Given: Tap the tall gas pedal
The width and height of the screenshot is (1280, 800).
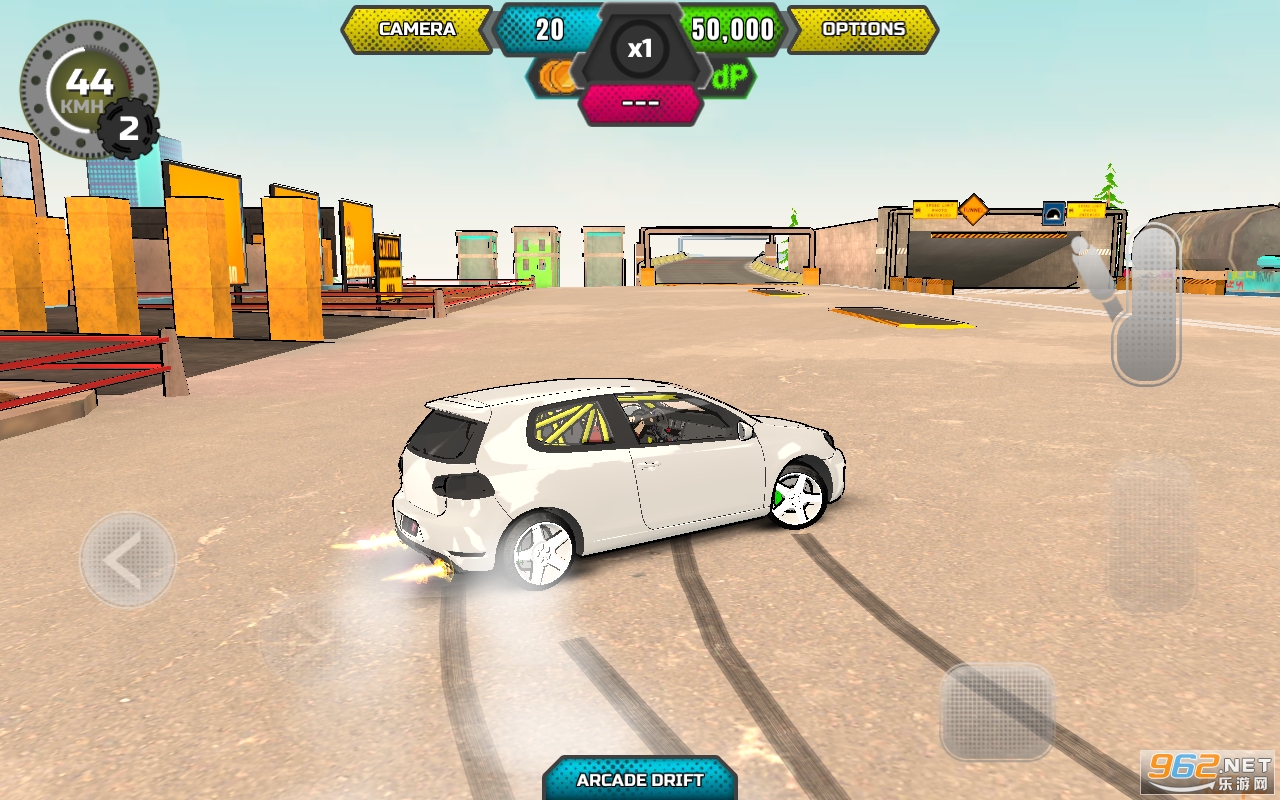Looking at the screenshot, I should (1150, 535).
